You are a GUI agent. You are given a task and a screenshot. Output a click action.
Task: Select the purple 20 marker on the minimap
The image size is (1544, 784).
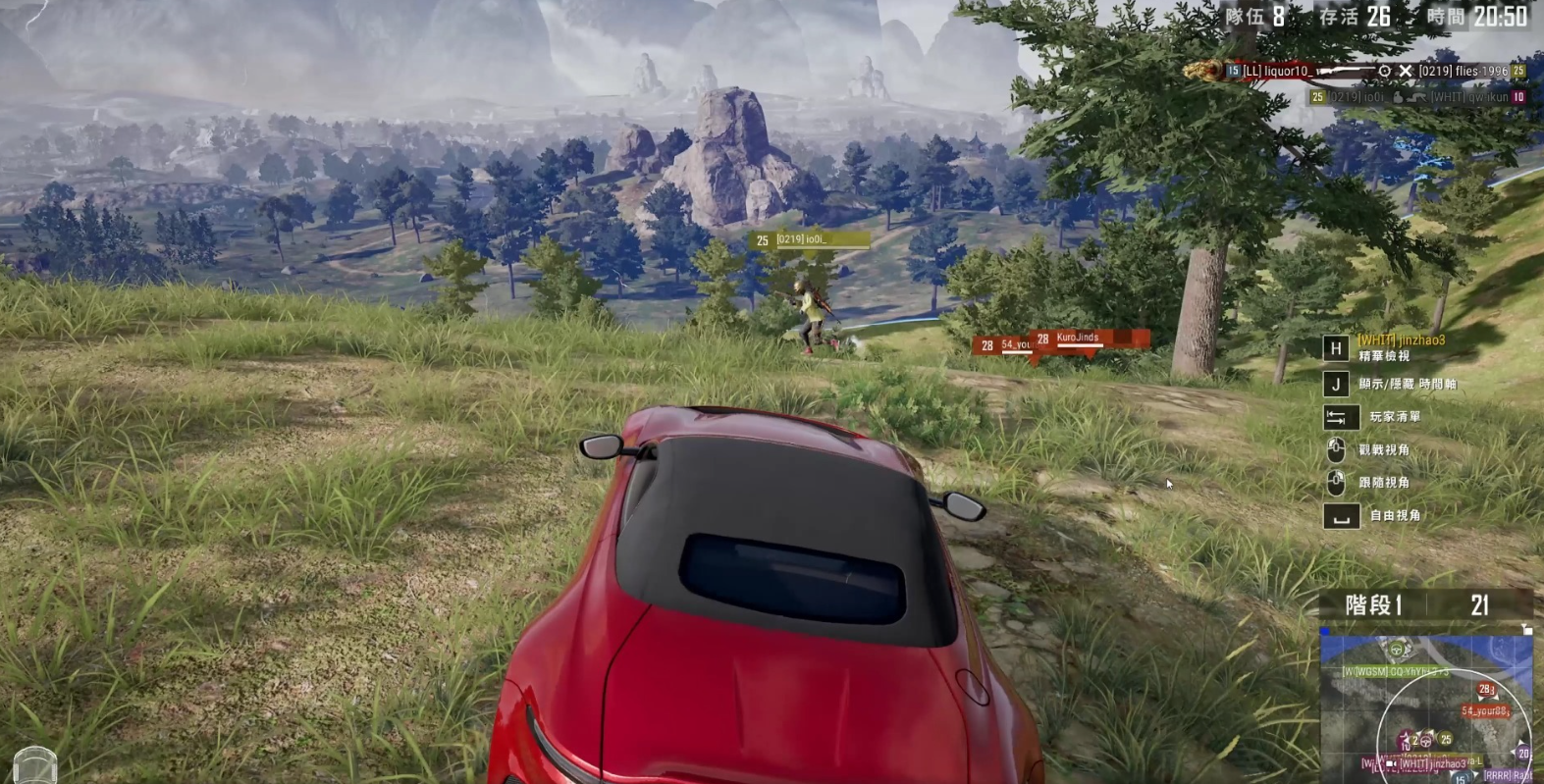(1522, 754)
